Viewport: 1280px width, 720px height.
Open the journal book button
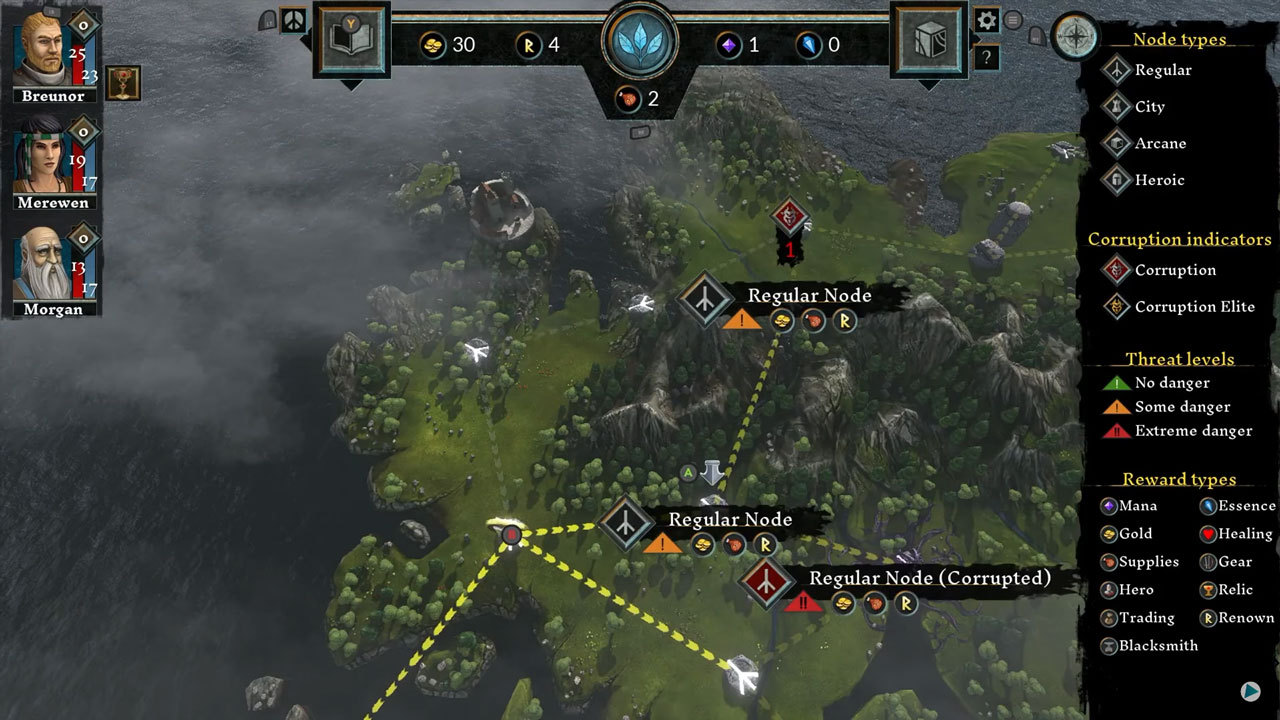pyautogui.click(x=351, y=40)
